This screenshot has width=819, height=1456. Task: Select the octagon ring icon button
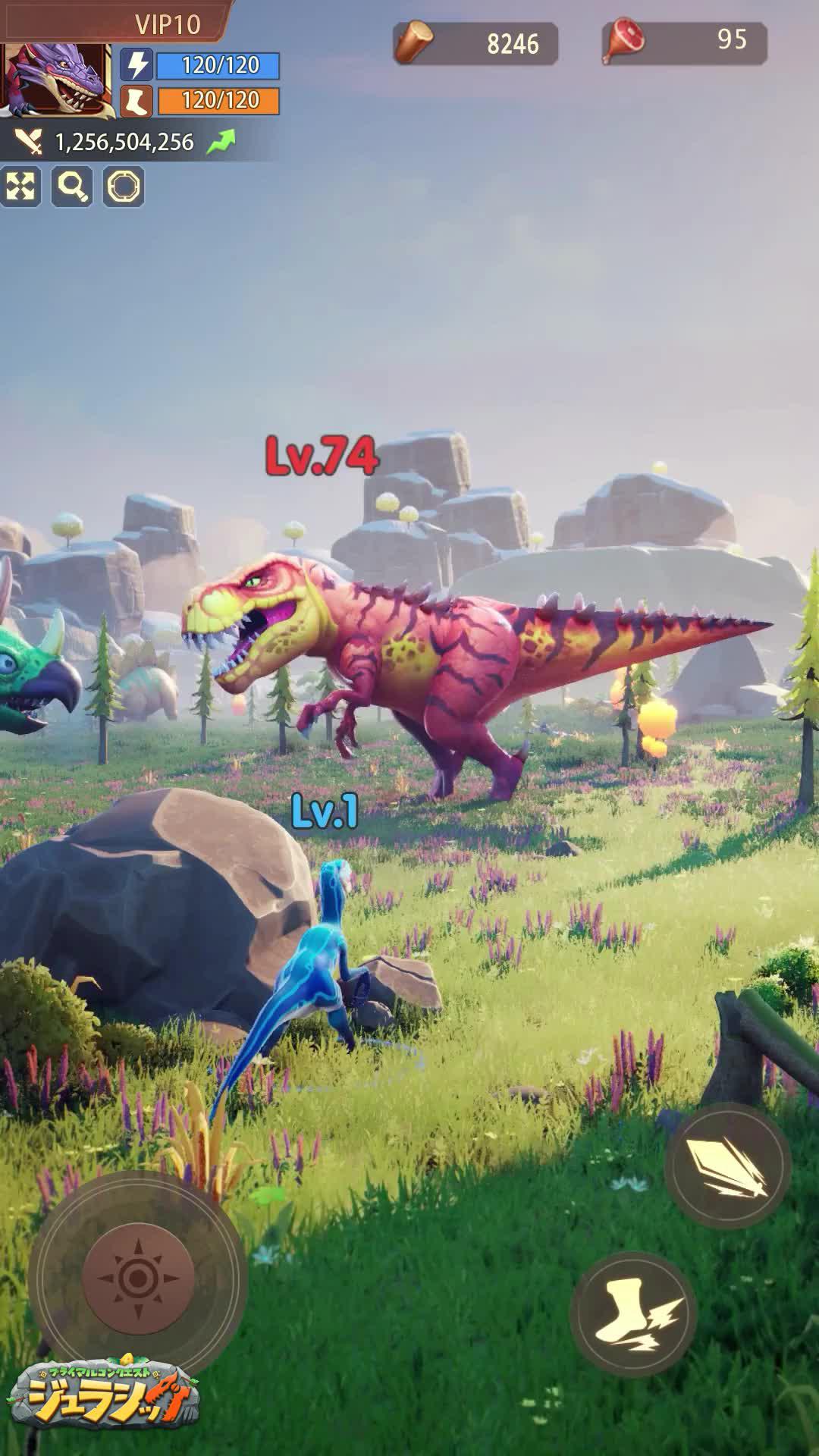pos(124,187)
